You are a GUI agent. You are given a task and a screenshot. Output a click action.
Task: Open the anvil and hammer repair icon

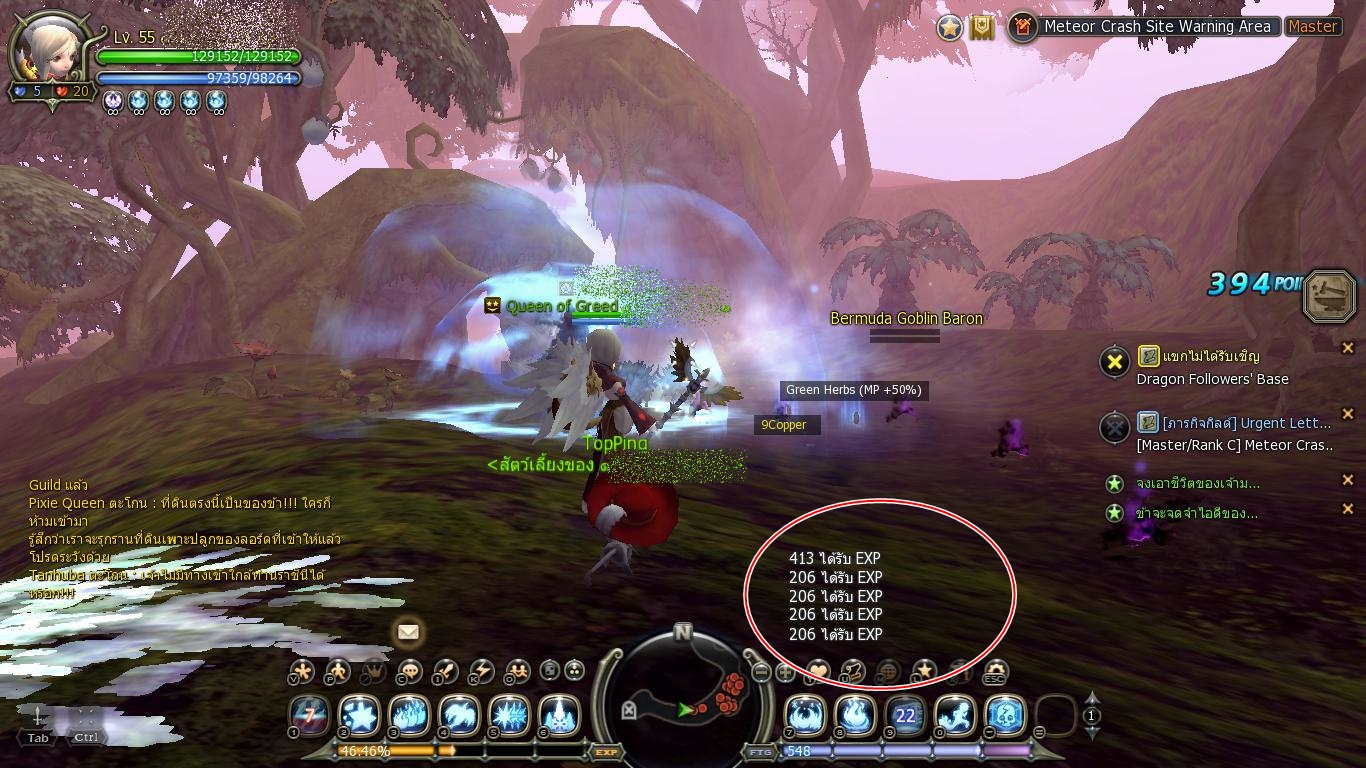1330,295
